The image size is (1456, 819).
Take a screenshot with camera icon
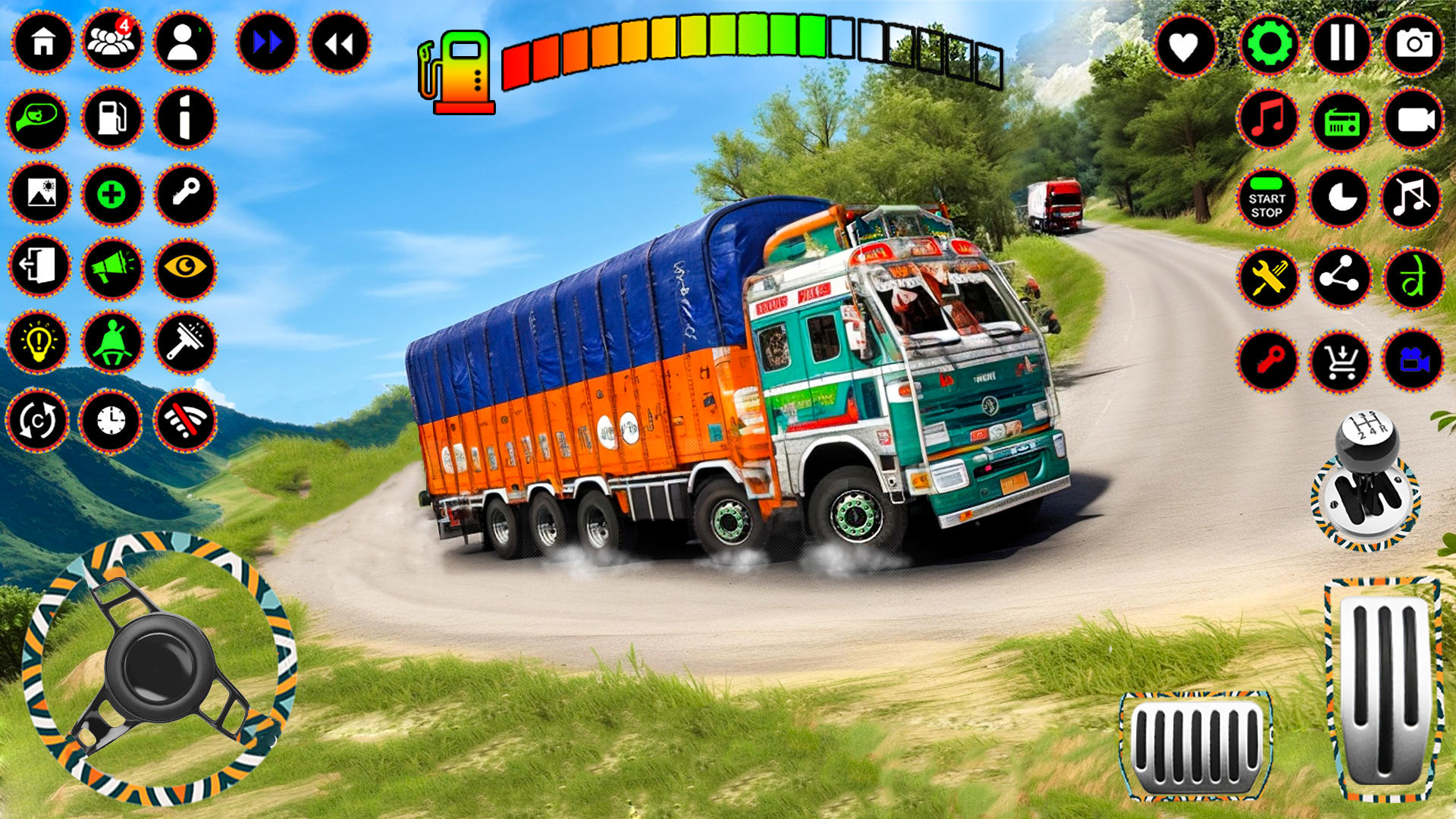click(1414, 43)
